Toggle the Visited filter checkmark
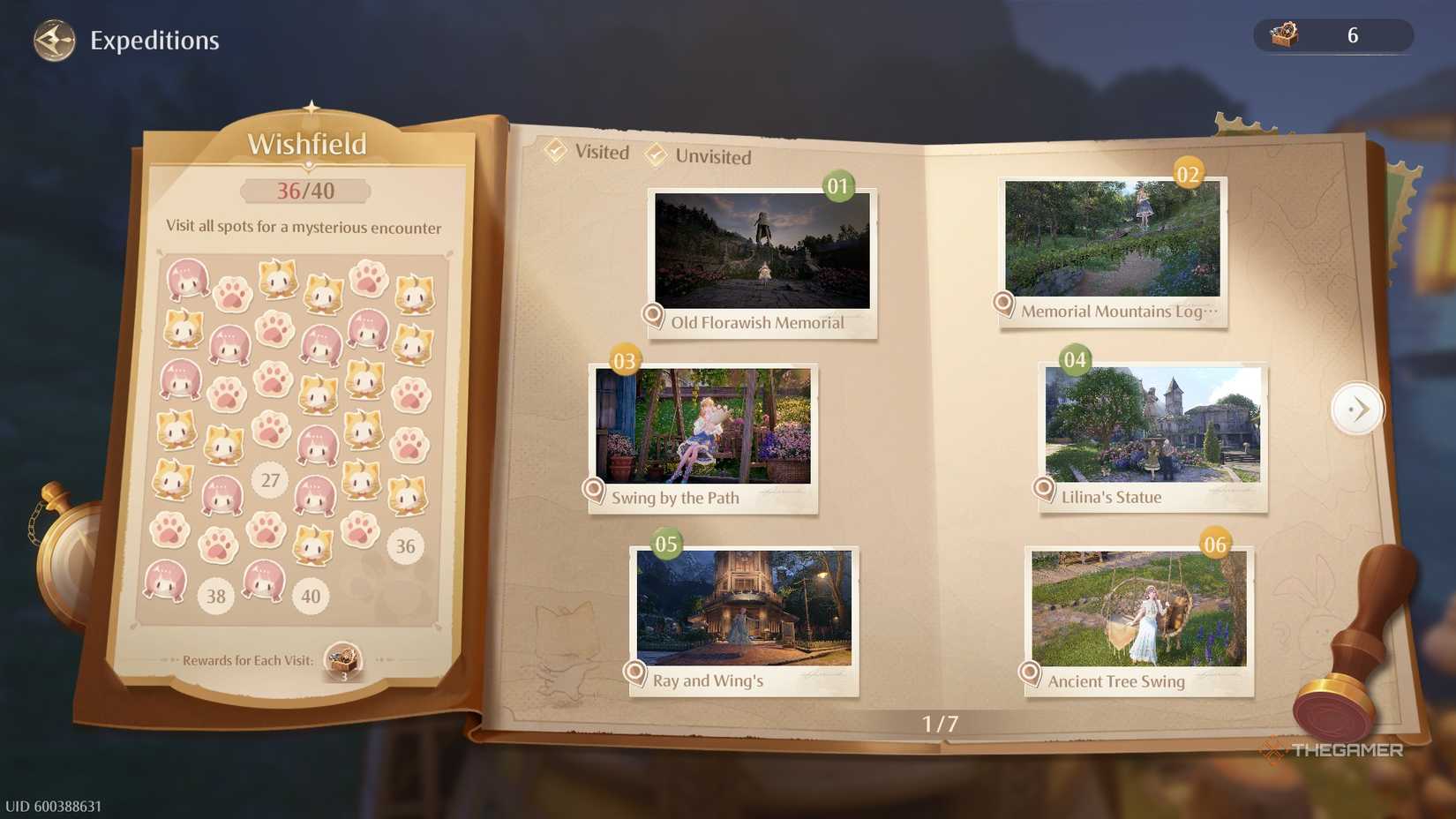This screenshot has height=819, width=1456. 556,151
